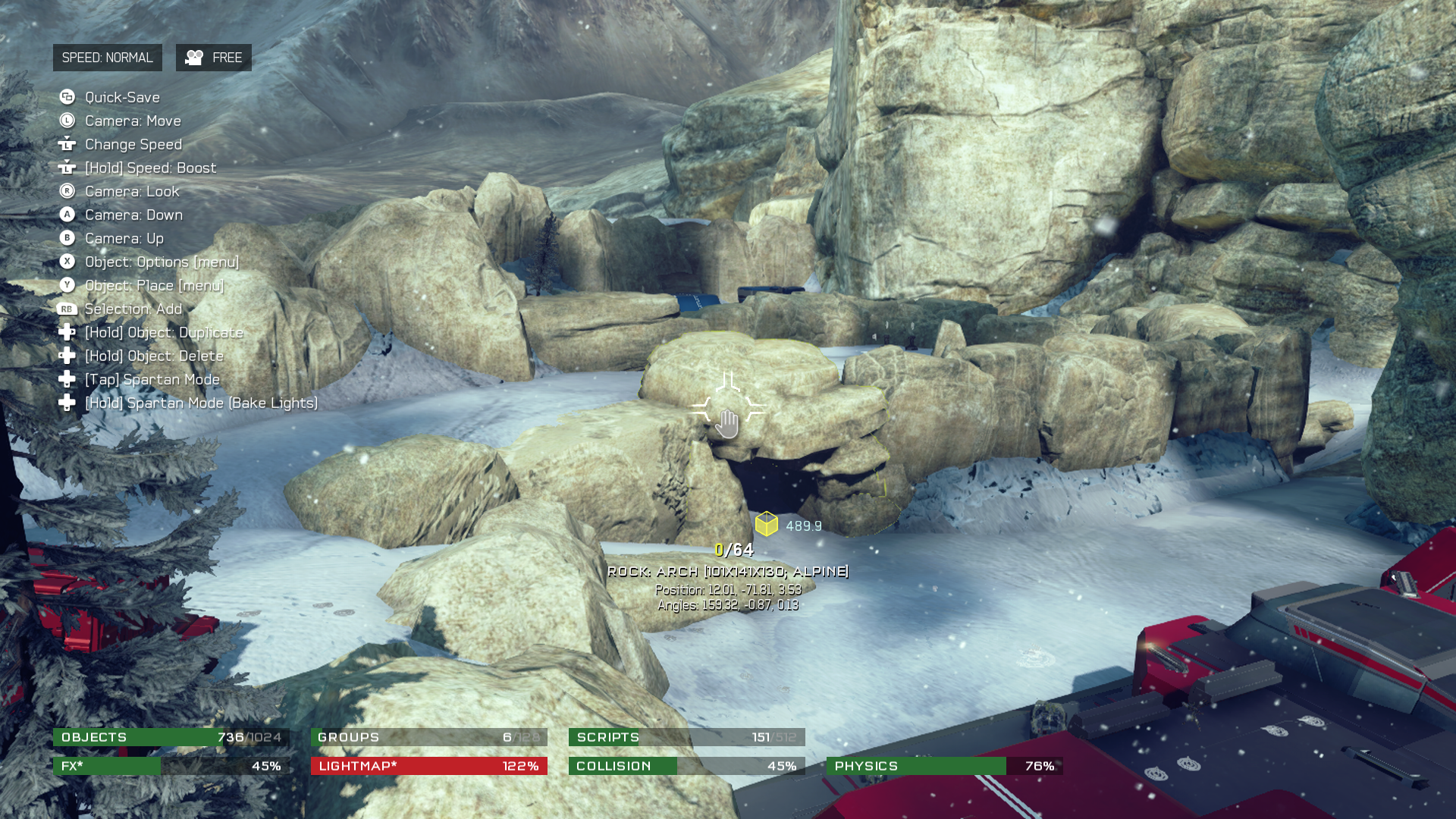Select the FREE camera mode box
This screenshot has width=1456, height=819.
(x=213, y=58)
